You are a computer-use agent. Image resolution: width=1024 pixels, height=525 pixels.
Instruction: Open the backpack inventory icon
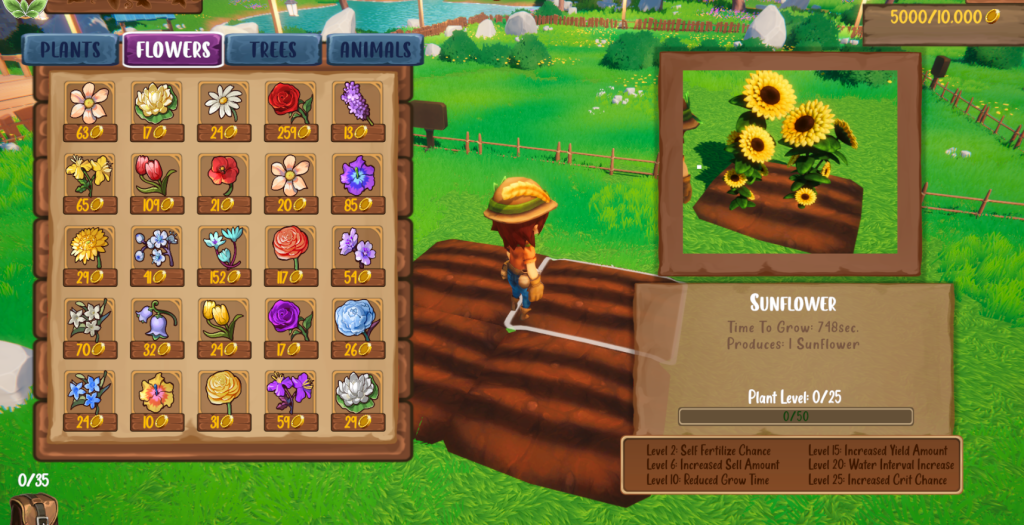click(x=33, y=509)
